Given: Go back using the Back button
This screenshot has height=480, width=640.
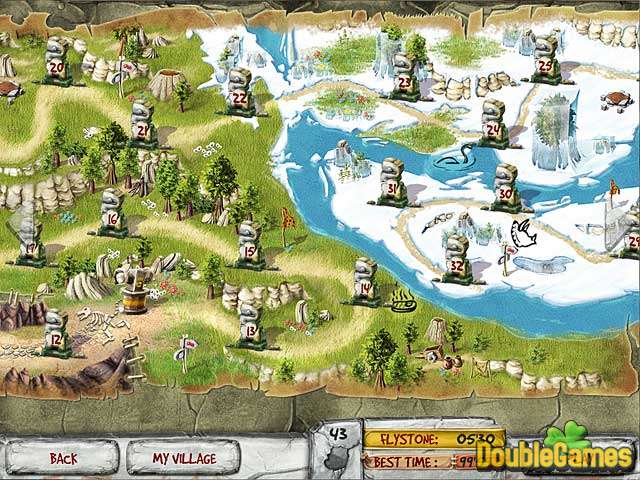Looking at the screenshot, I should (x=62, y=458).
